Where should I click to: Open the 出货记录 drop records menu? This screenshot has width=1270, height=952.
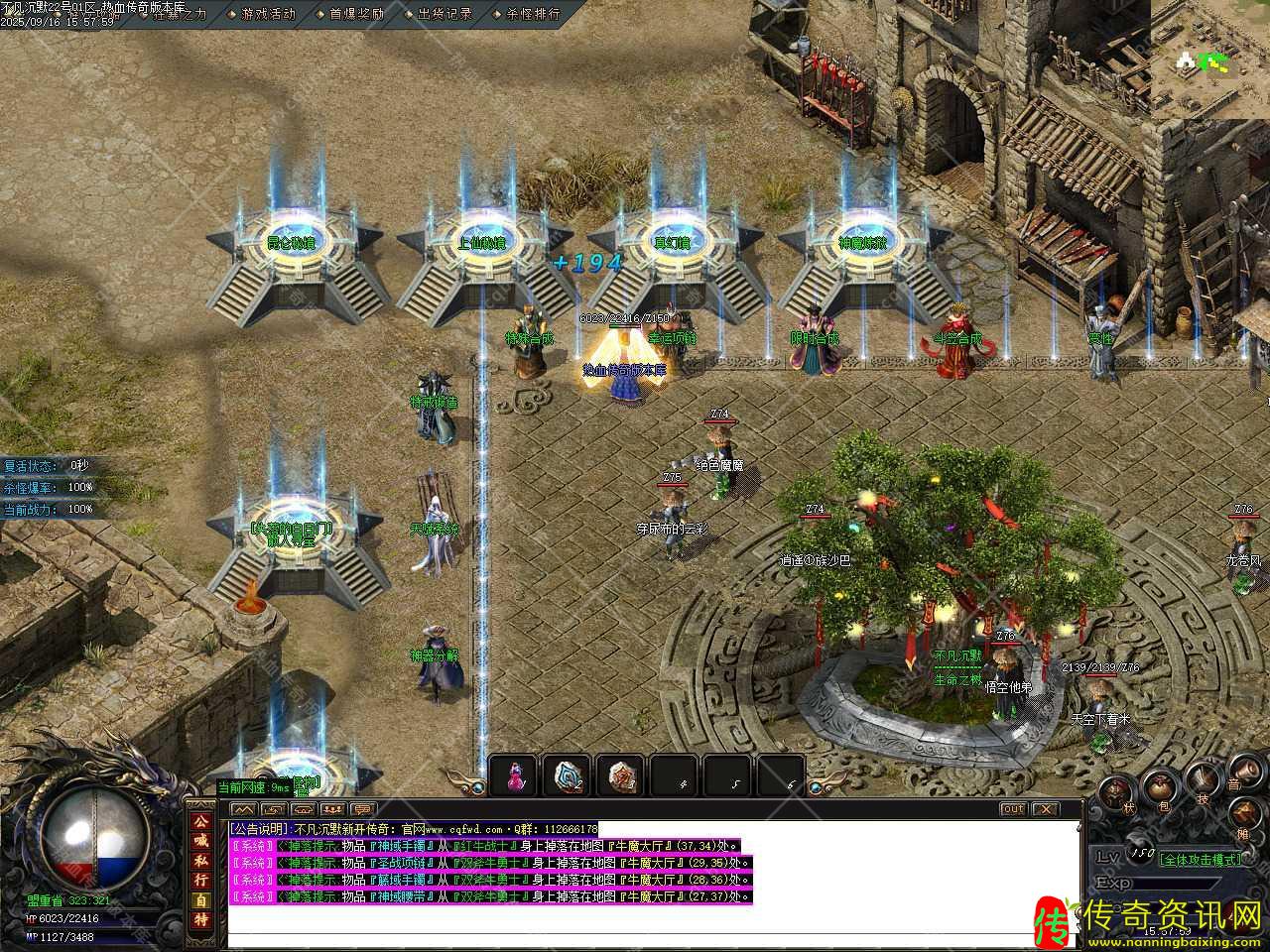(444, 14)
